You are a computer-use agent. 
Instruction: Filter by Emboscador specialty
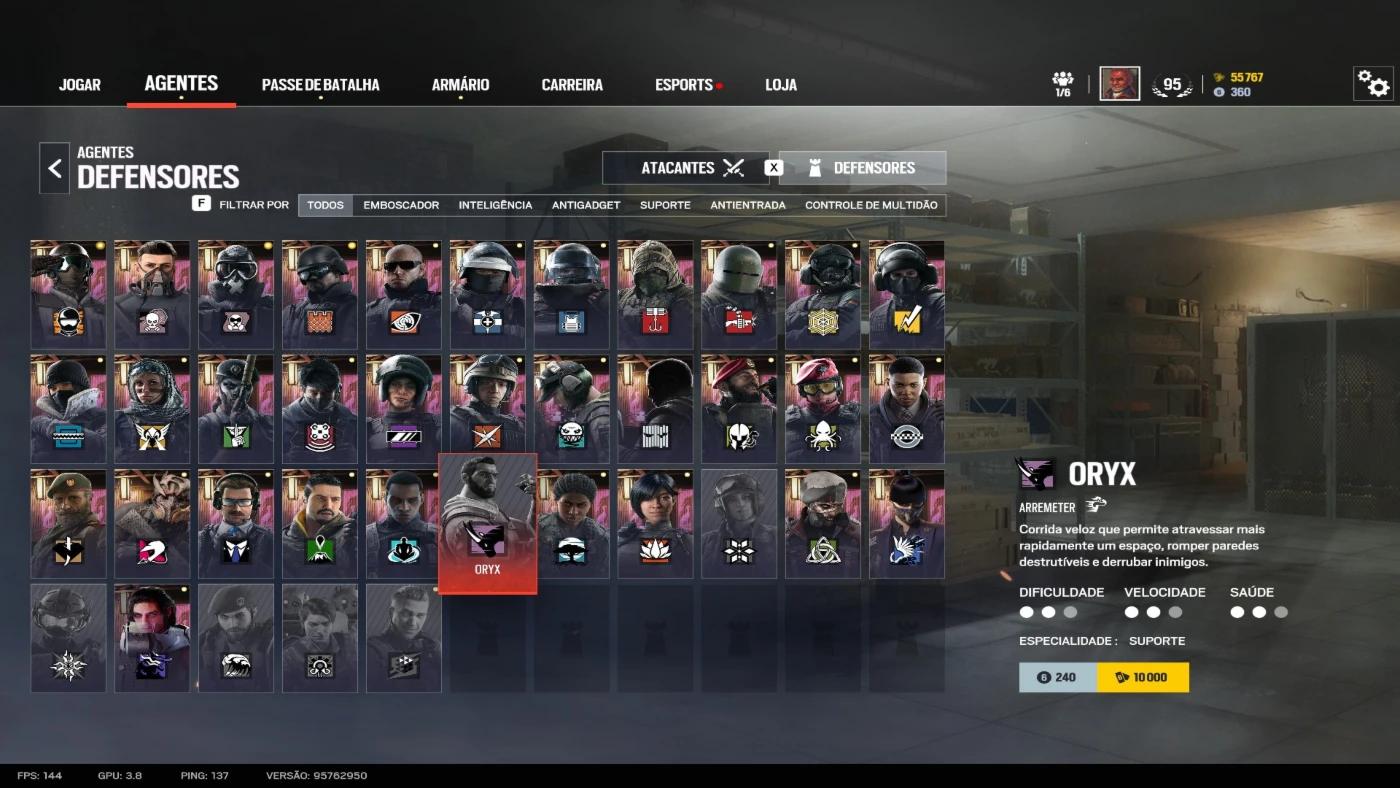coord(401,205)
